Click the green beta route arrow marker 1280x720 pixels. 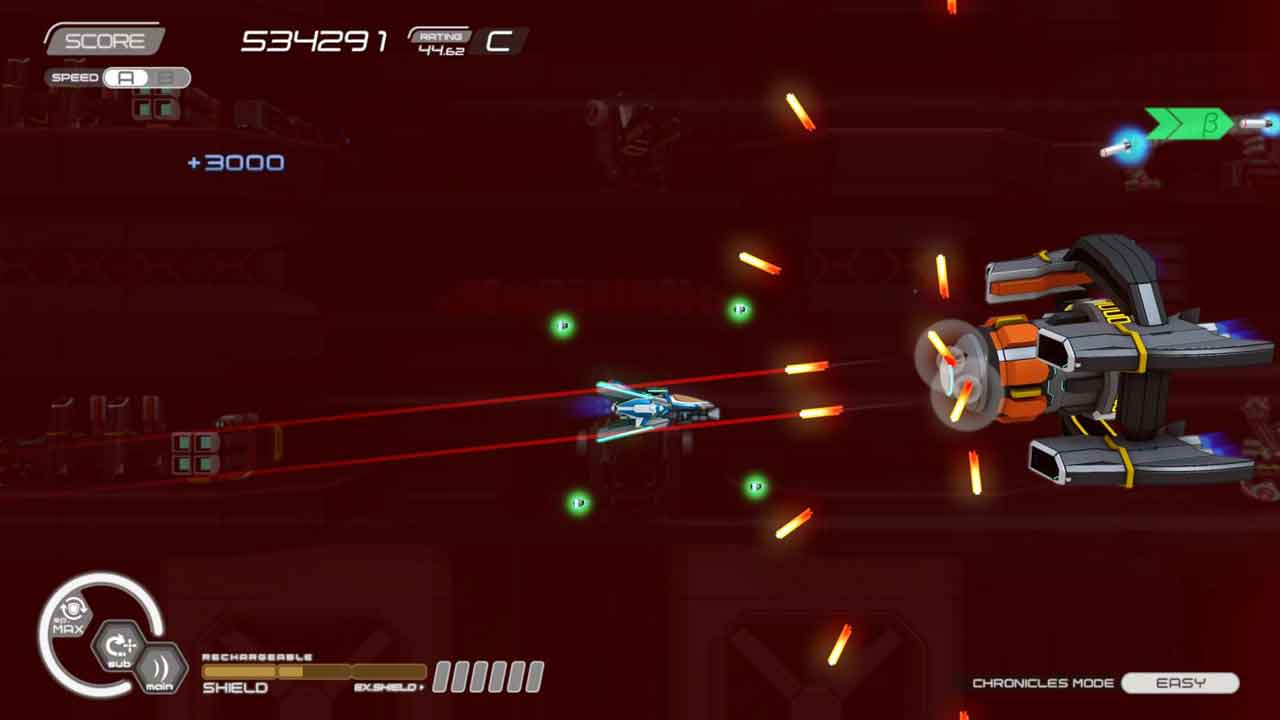1189,124
